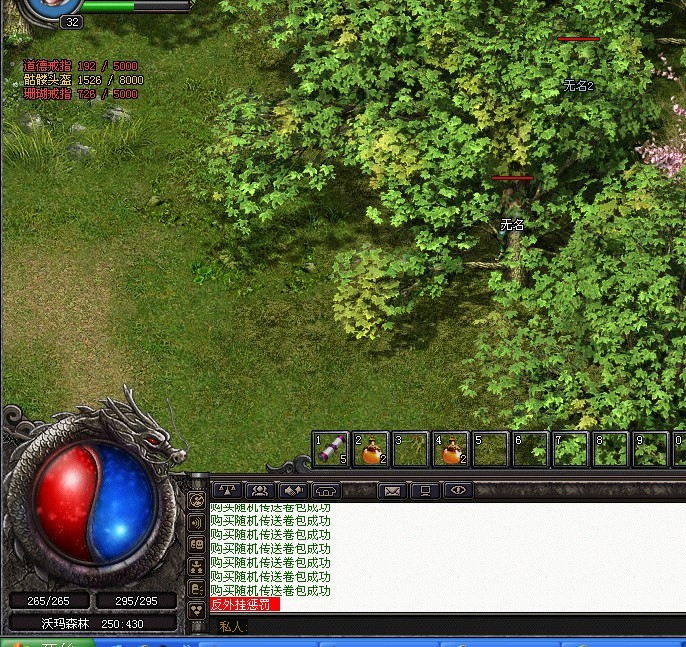Open the group button showing two people
This screenshot has width=686, height=647.
coord(260,490)
